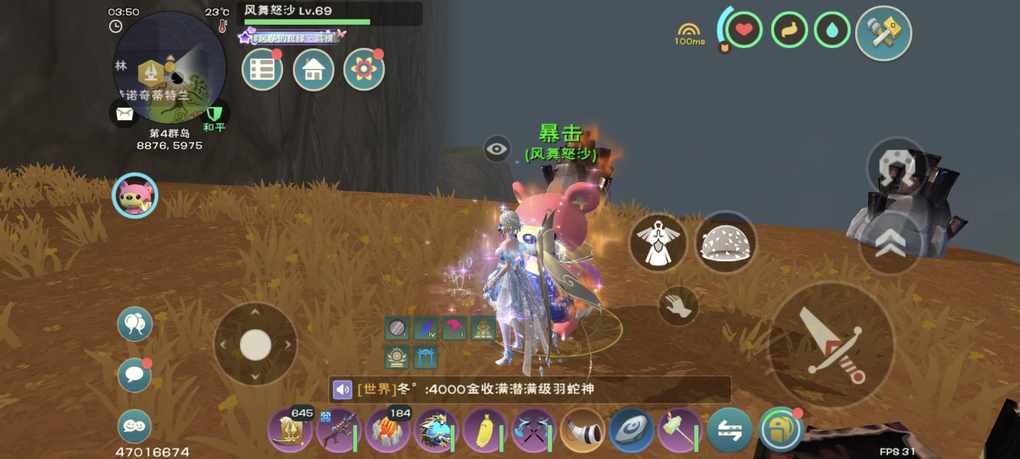Select the banana hotbar slot

(x=485, y=431)
